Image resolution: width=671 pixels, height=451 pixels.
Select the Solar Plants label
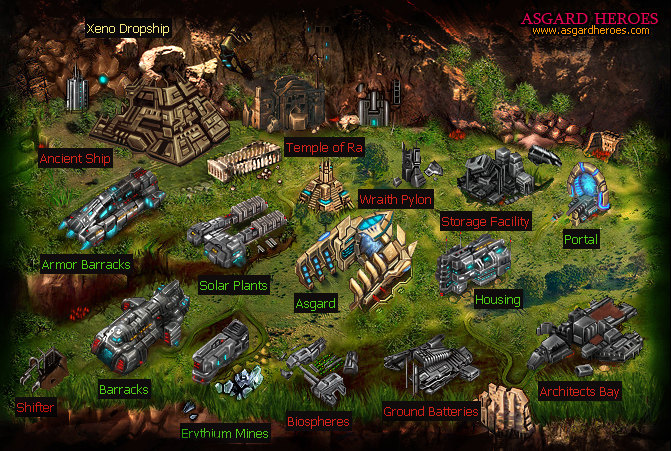click(x=233, y=286)
